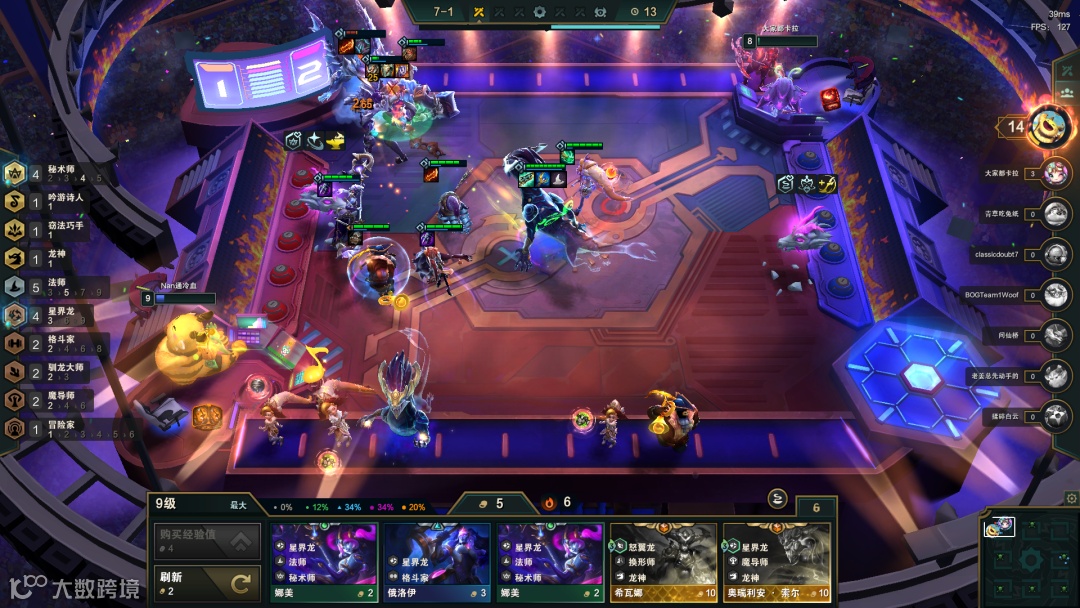Select the 龙神 trait entry
Viewport: 1080px width, 608px height.
pyautogui.click(x=50, y=259)
